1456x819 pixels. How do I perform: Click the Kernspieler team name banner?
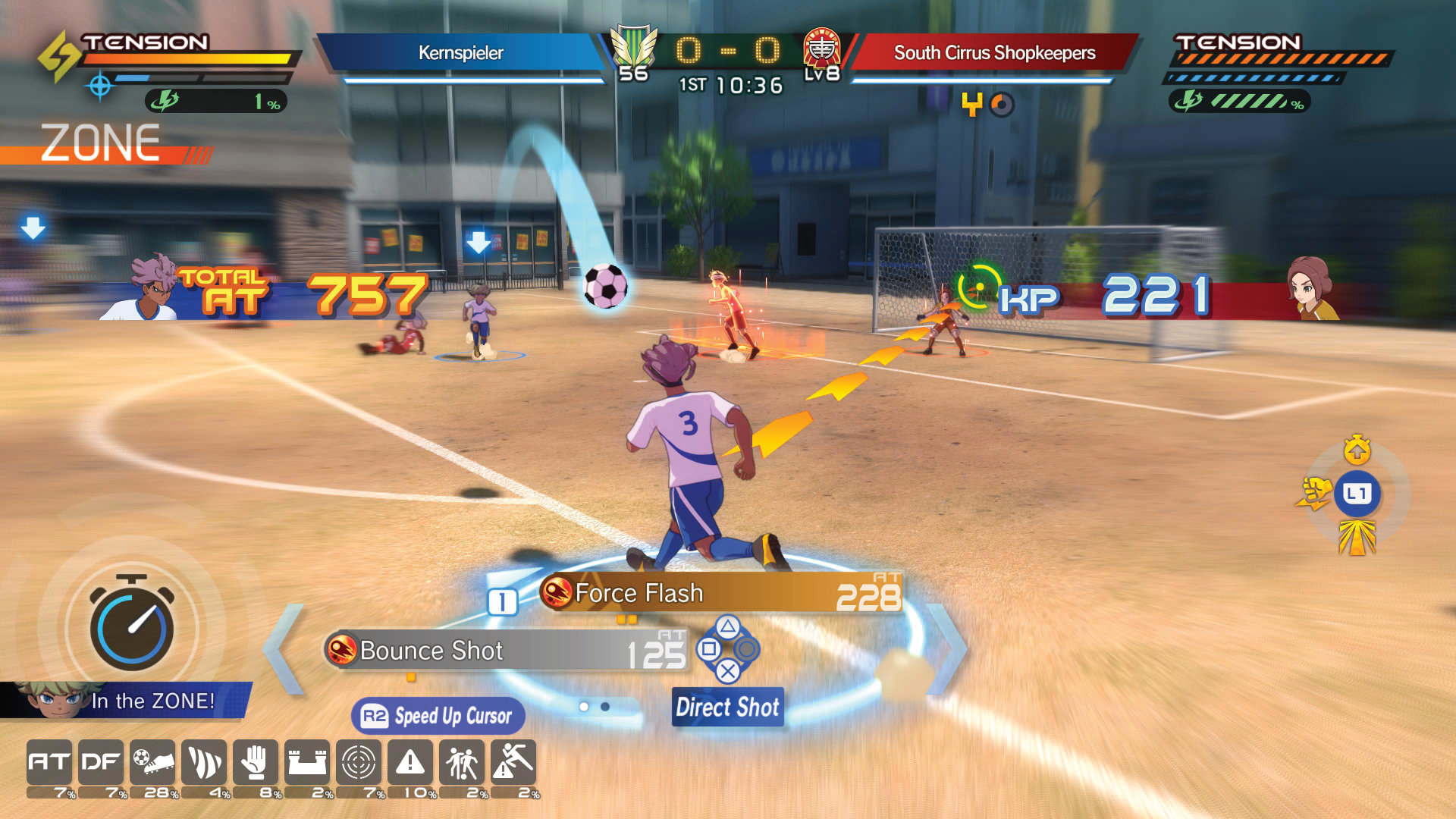click(x=460, y=53)
